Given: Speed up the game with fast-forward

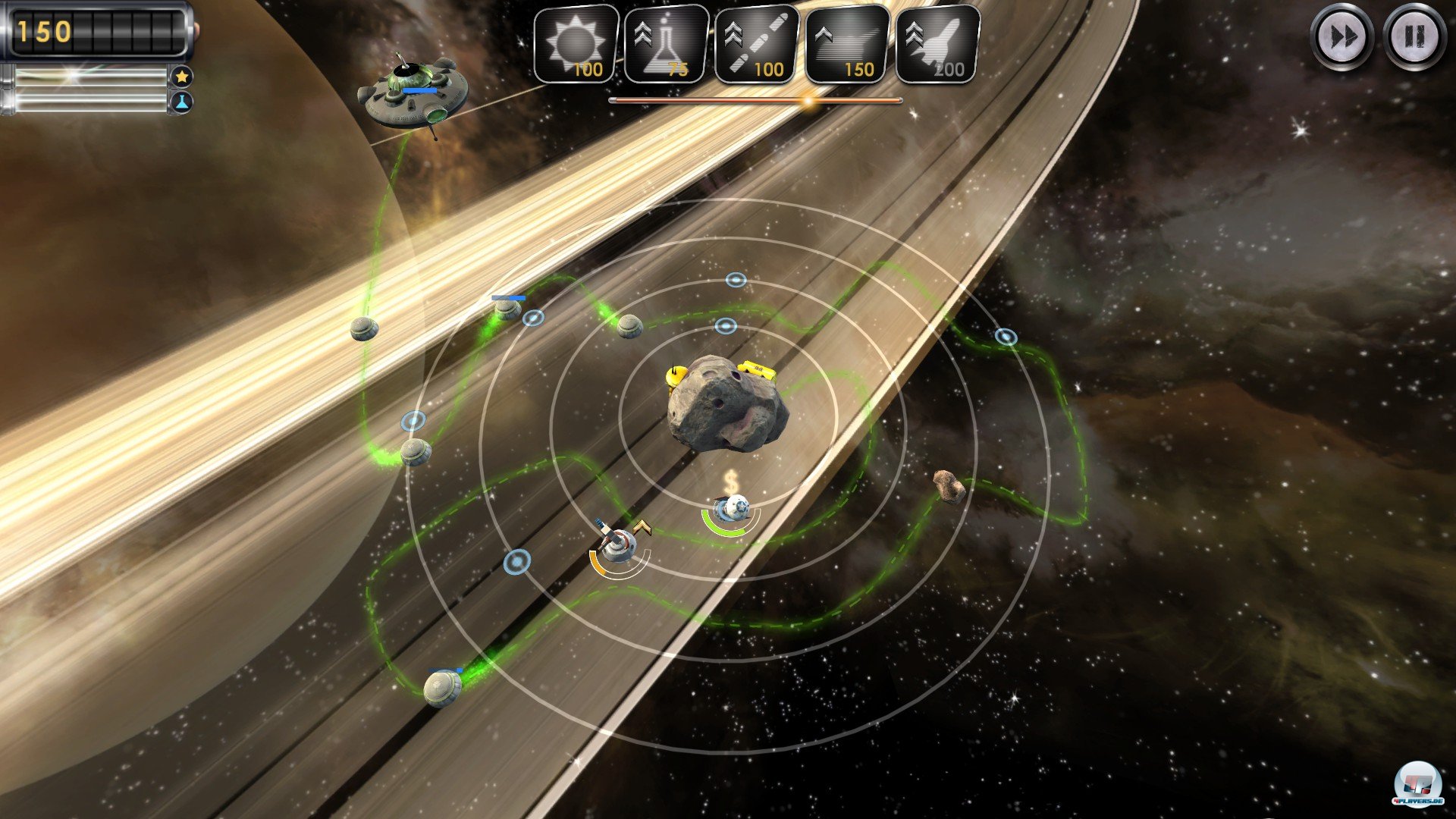Looking at the screenshot, I should (1341, 36).
